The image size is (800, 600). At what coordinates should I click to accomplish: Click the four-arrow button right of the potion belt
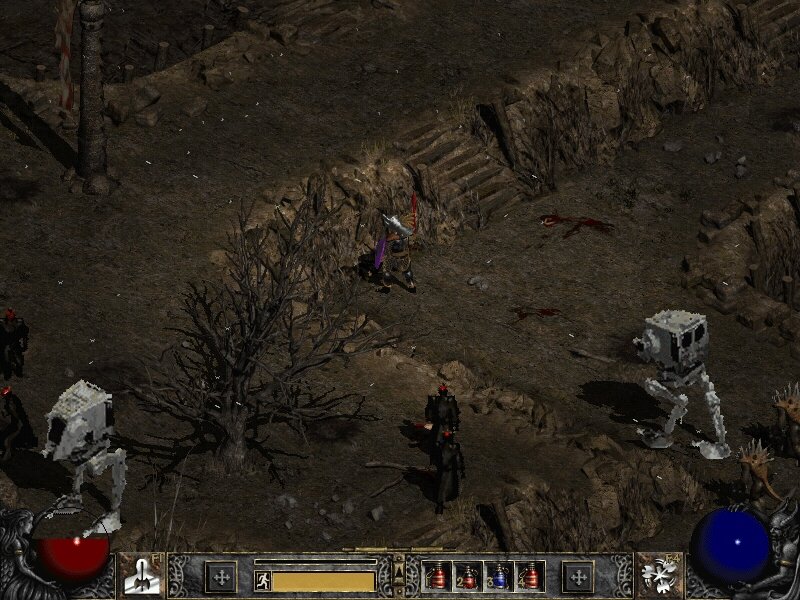click(x=578, y=576)
